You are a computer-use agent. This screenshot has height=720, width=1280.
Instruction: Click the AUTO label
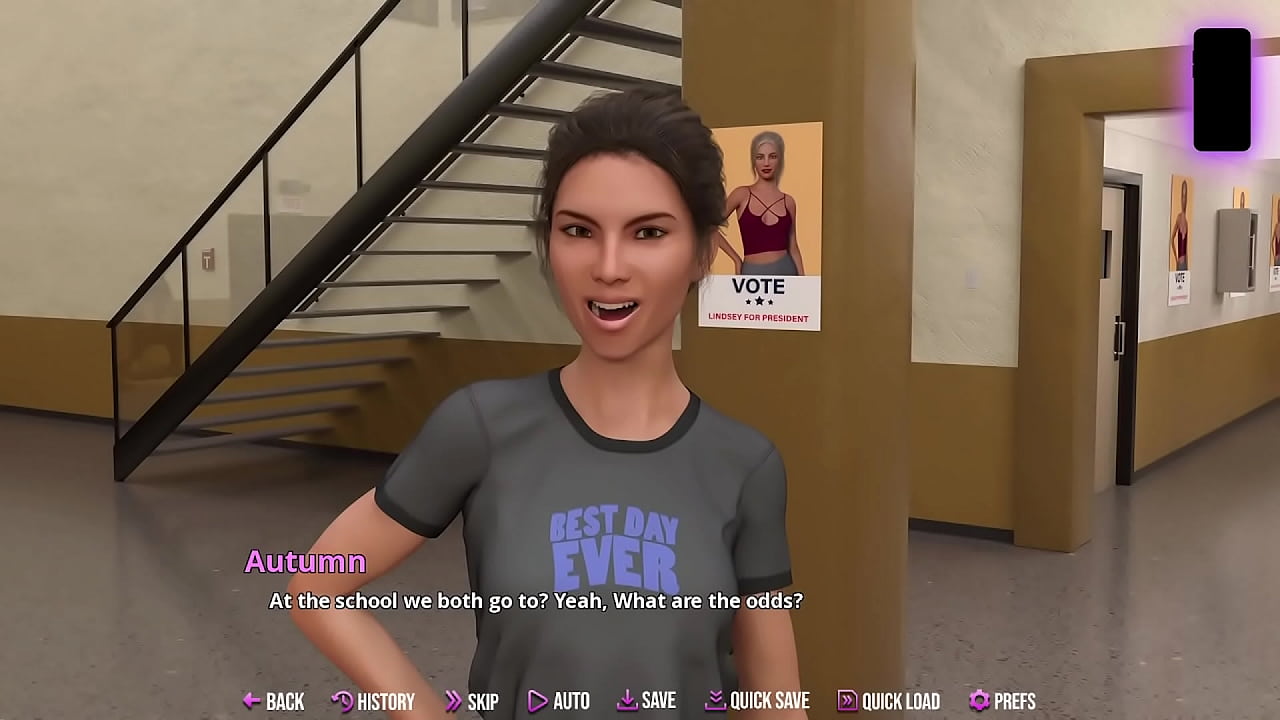(572, 702)
